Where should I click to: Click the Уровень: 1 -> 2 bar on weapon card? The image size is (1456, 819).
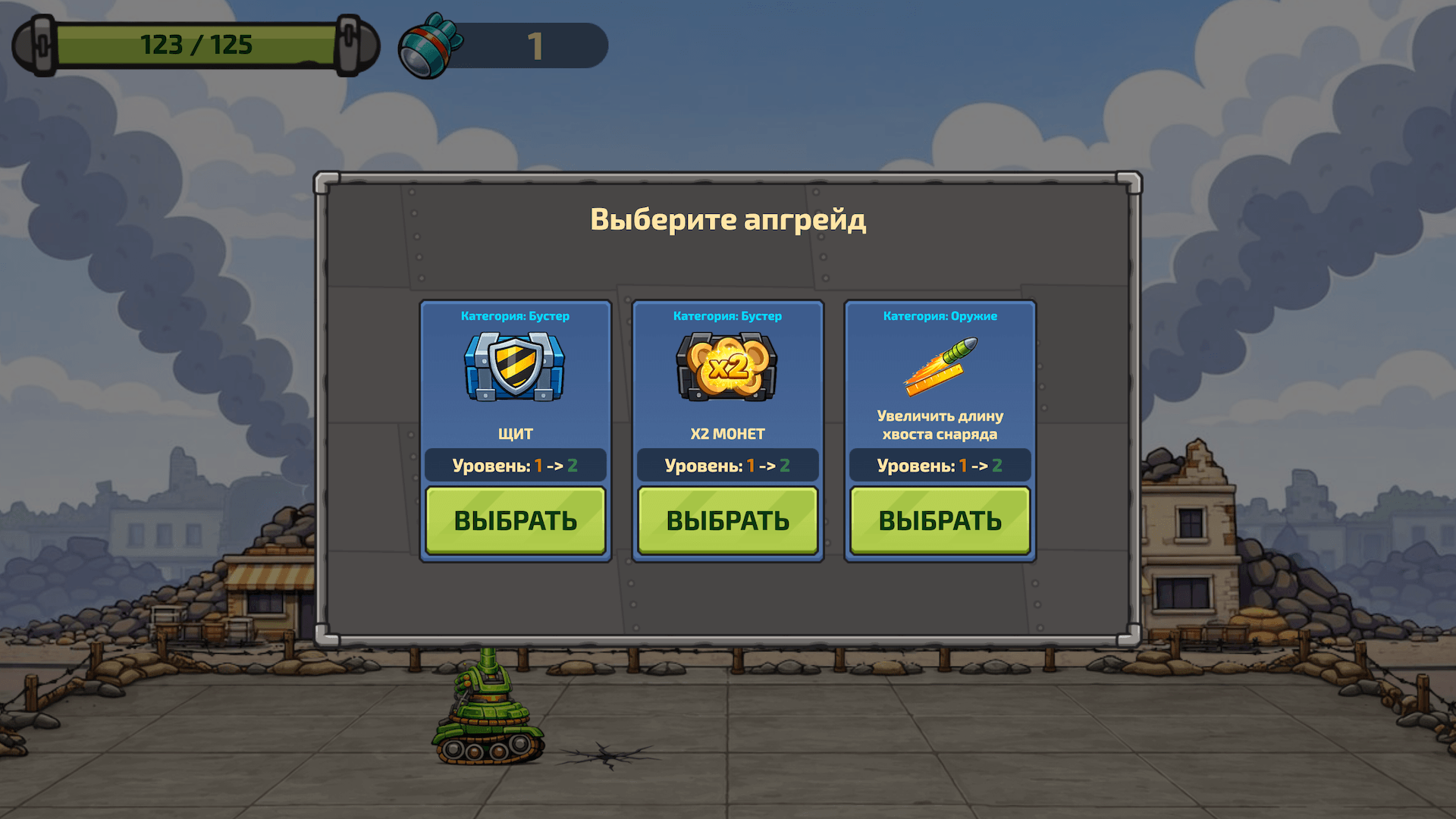click(940, 466)
